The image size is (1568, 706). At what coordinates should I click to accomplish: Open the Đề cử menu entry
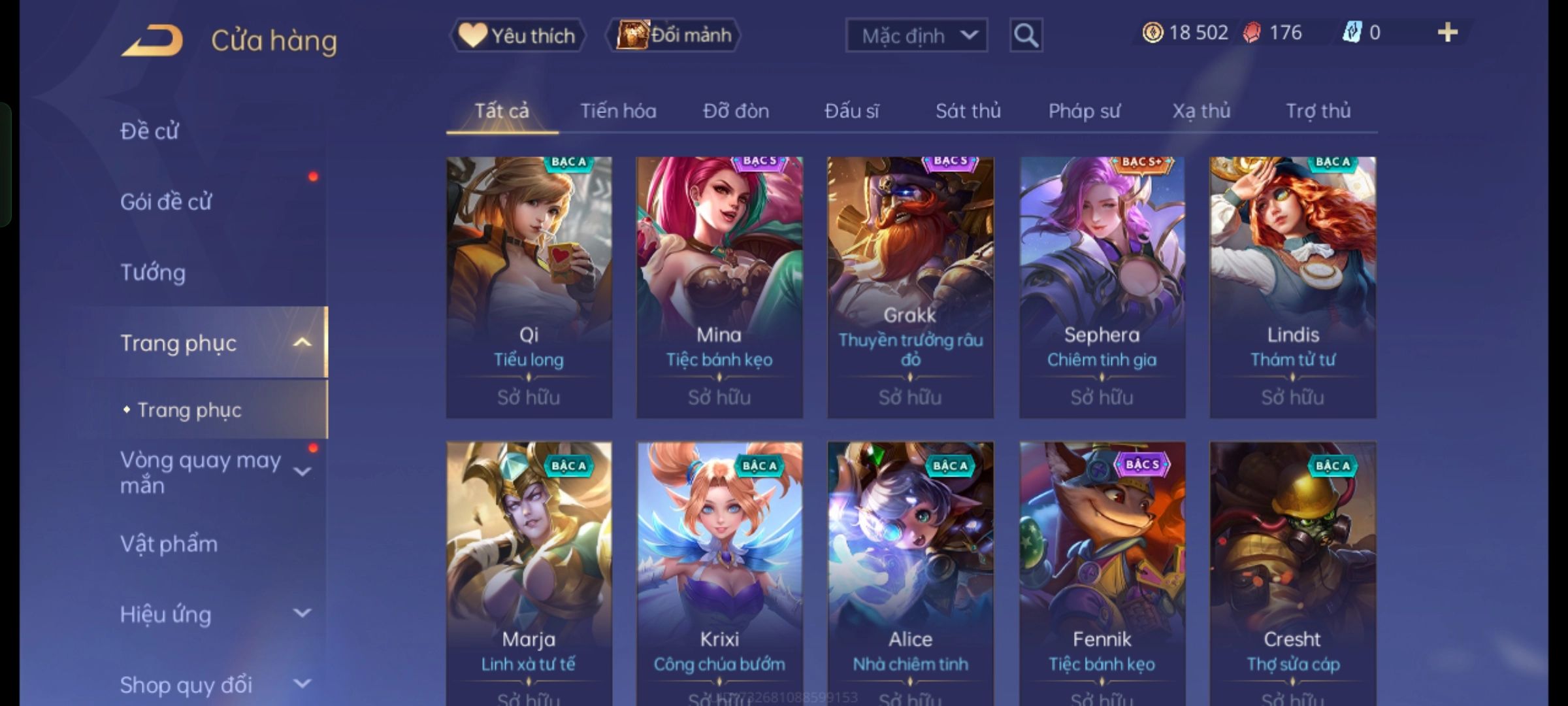point(150,131)
